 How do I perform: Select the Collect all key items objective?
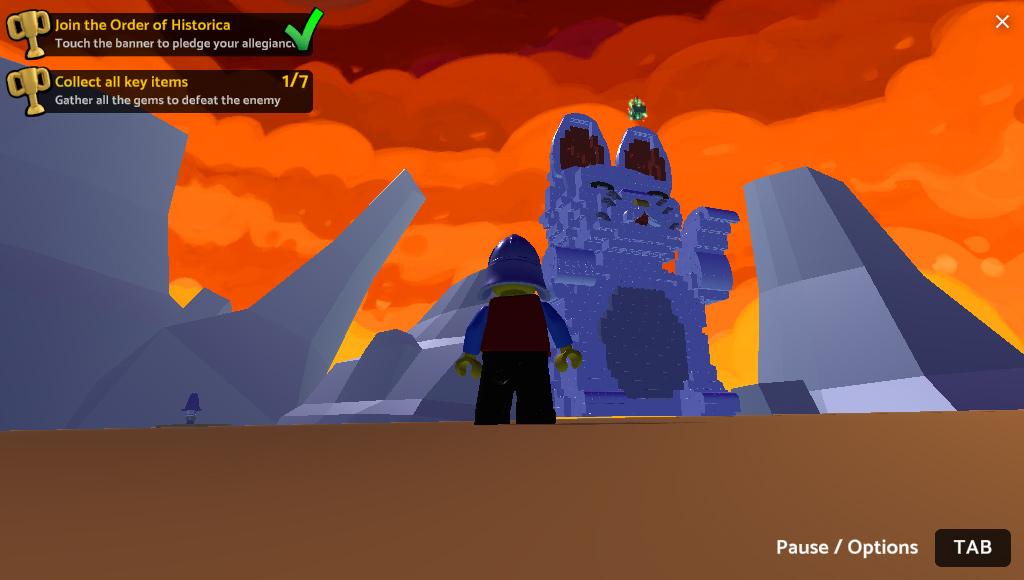coord(160,91)
